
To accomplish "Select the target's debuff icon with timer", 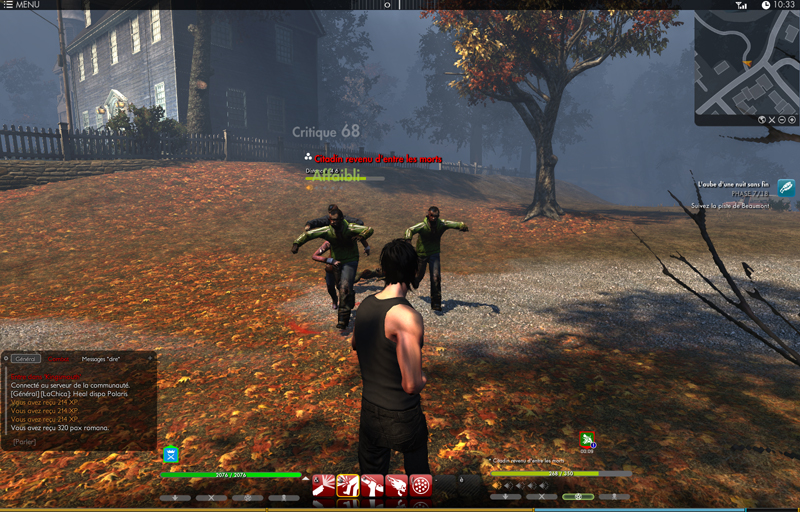I will point(587,438).
